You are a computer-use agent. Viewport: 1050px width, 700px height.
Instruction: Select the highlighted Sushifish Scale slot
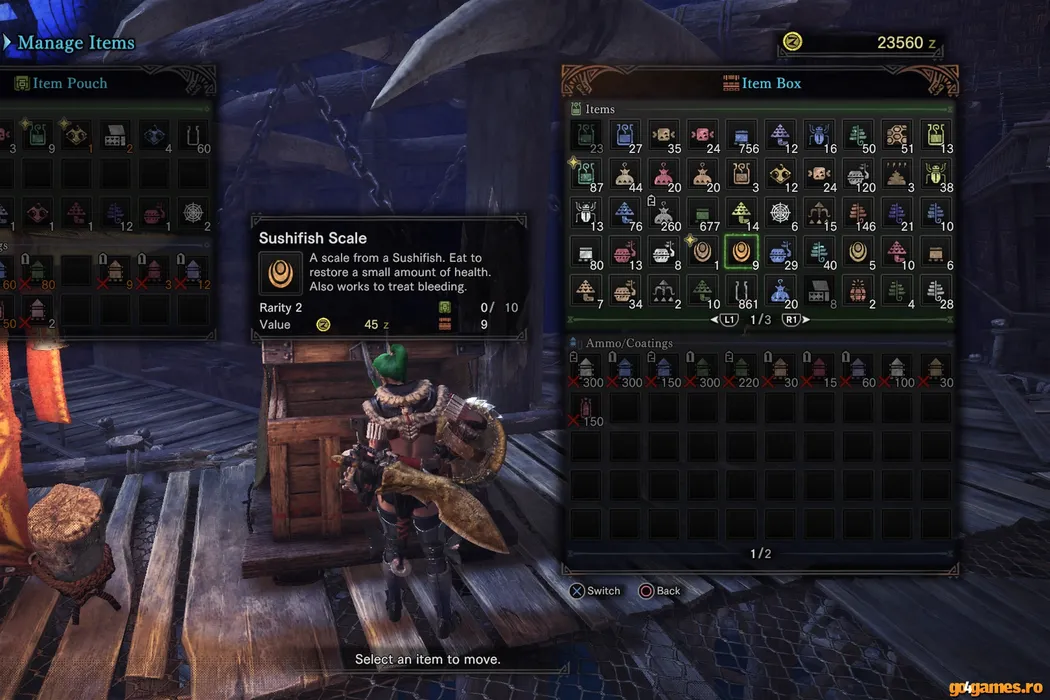pos(742,252)
